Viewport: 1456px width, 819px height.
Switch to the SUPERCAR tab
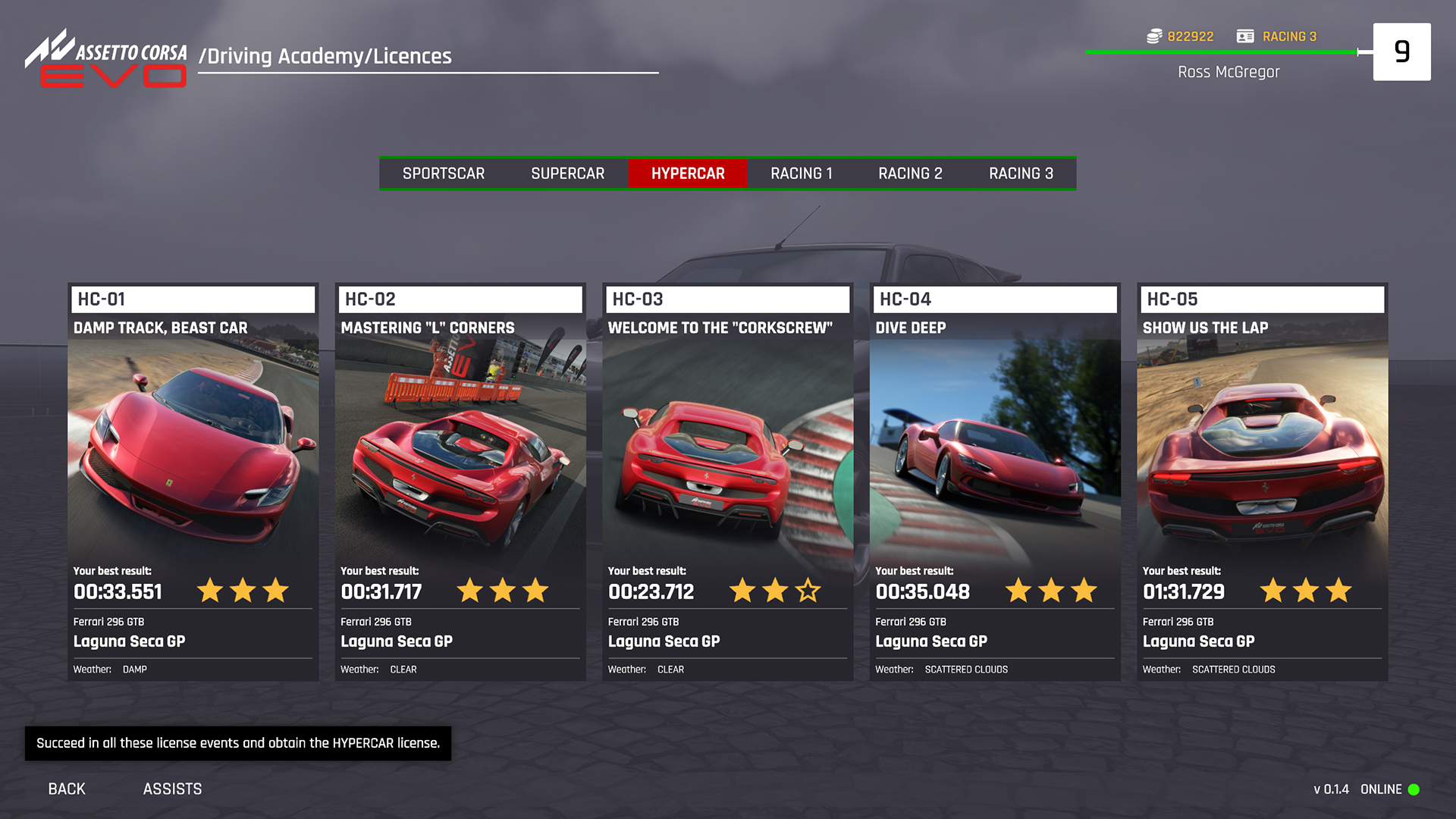(567, 173)
